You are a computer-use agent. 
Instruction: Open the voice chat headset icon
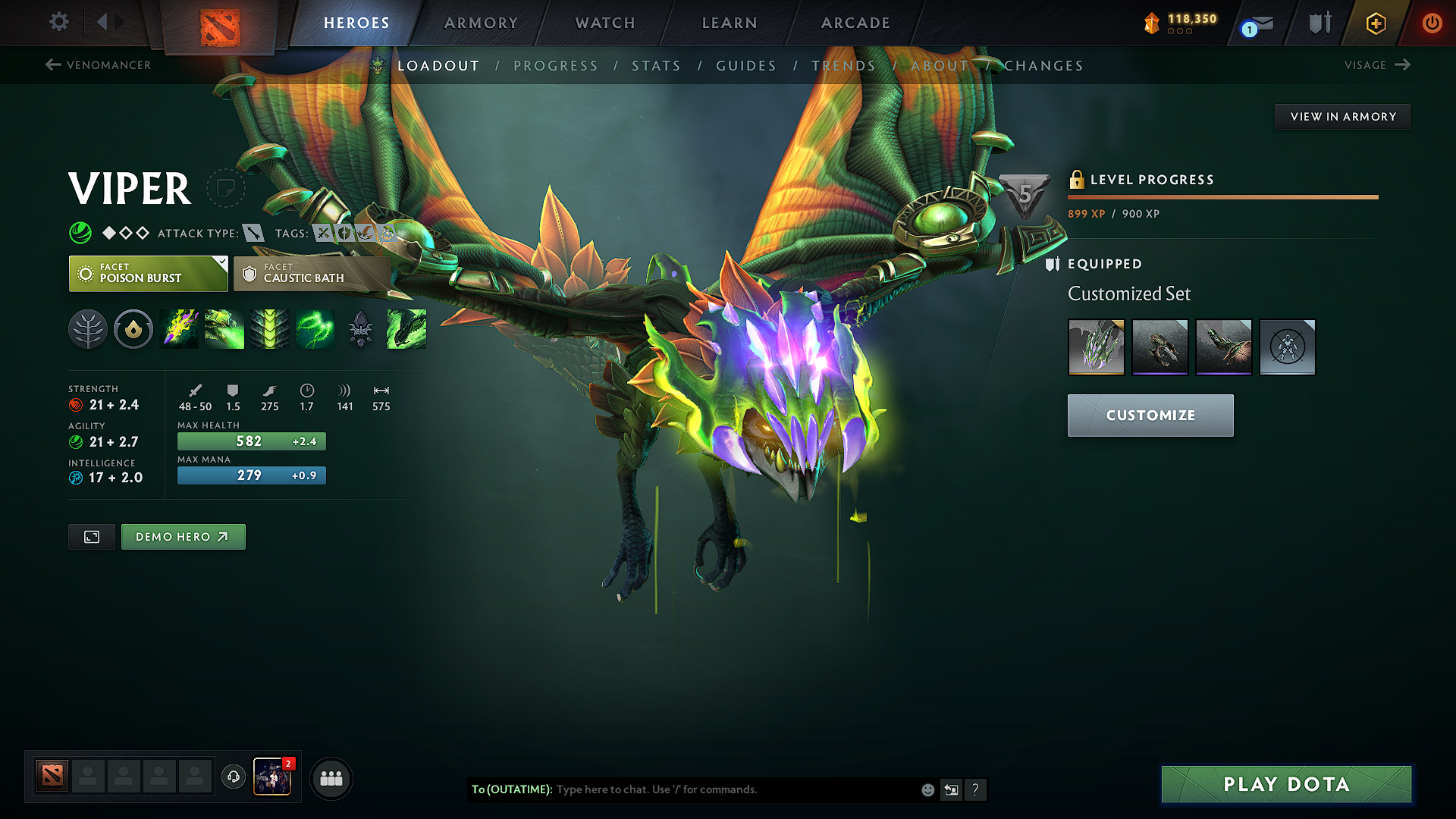point(233,777)
